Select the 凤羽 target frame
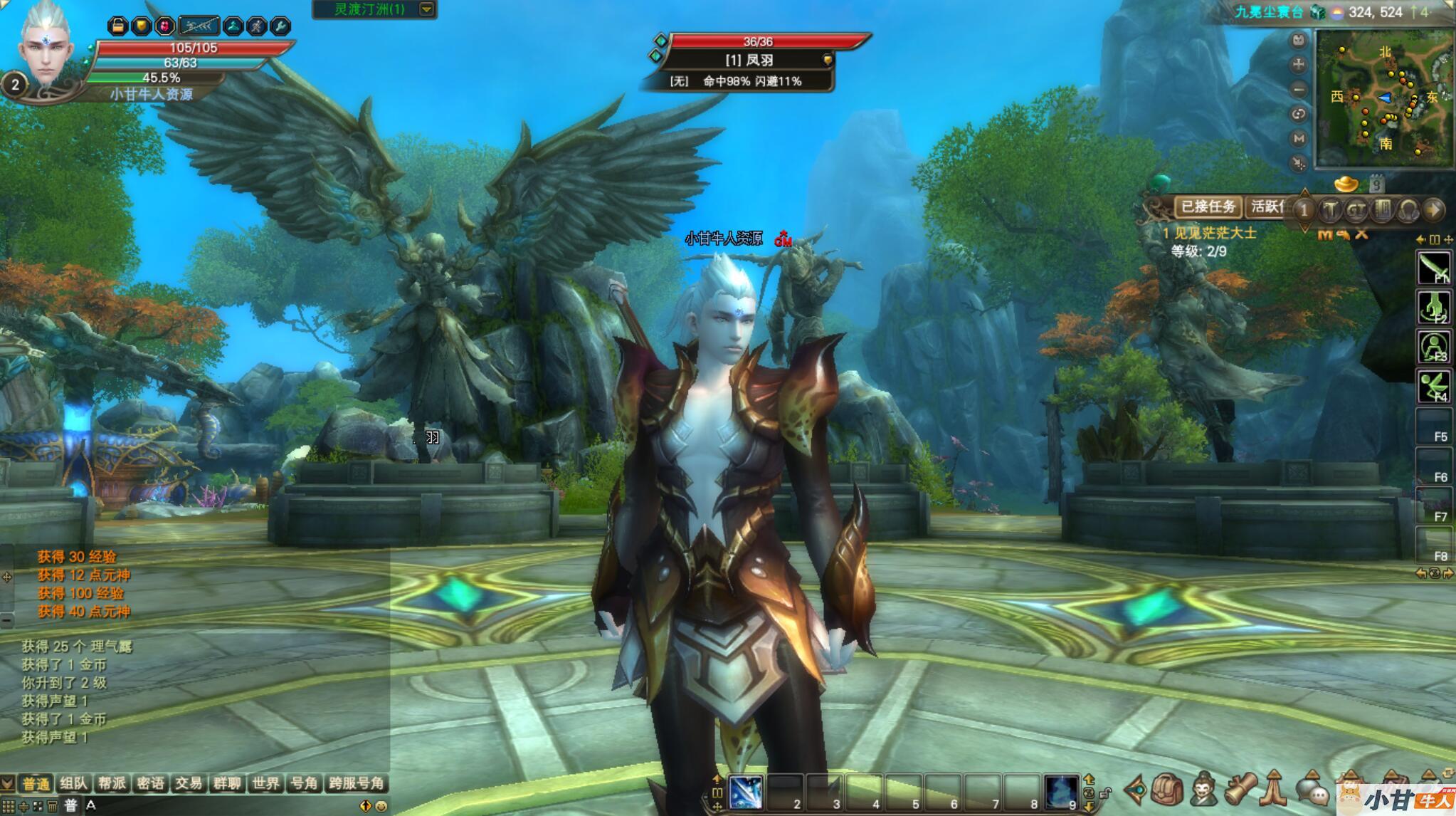The width and height of the screenshot is (1456, 816). tap(749, 61)
